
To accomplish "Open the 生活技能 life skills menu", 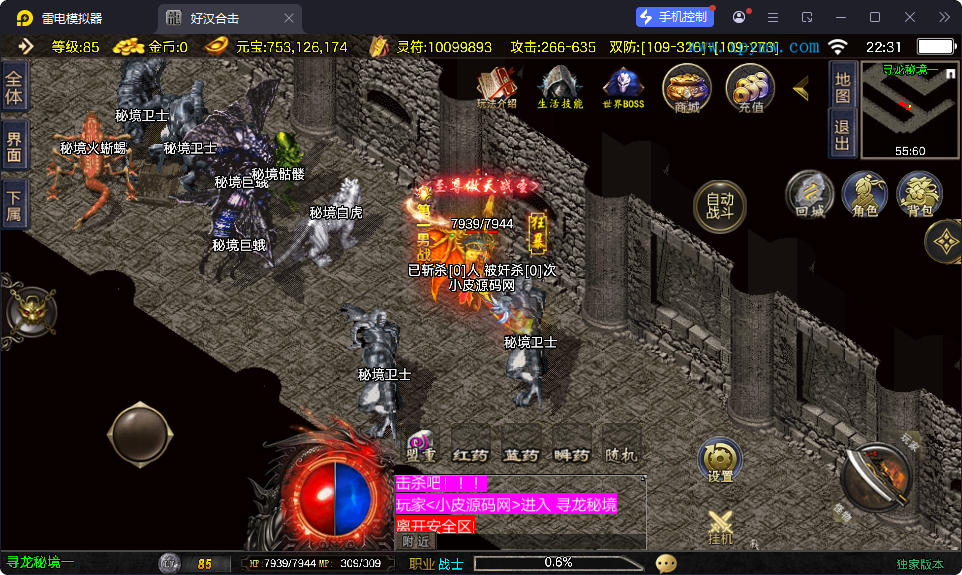I will [560, 88].
